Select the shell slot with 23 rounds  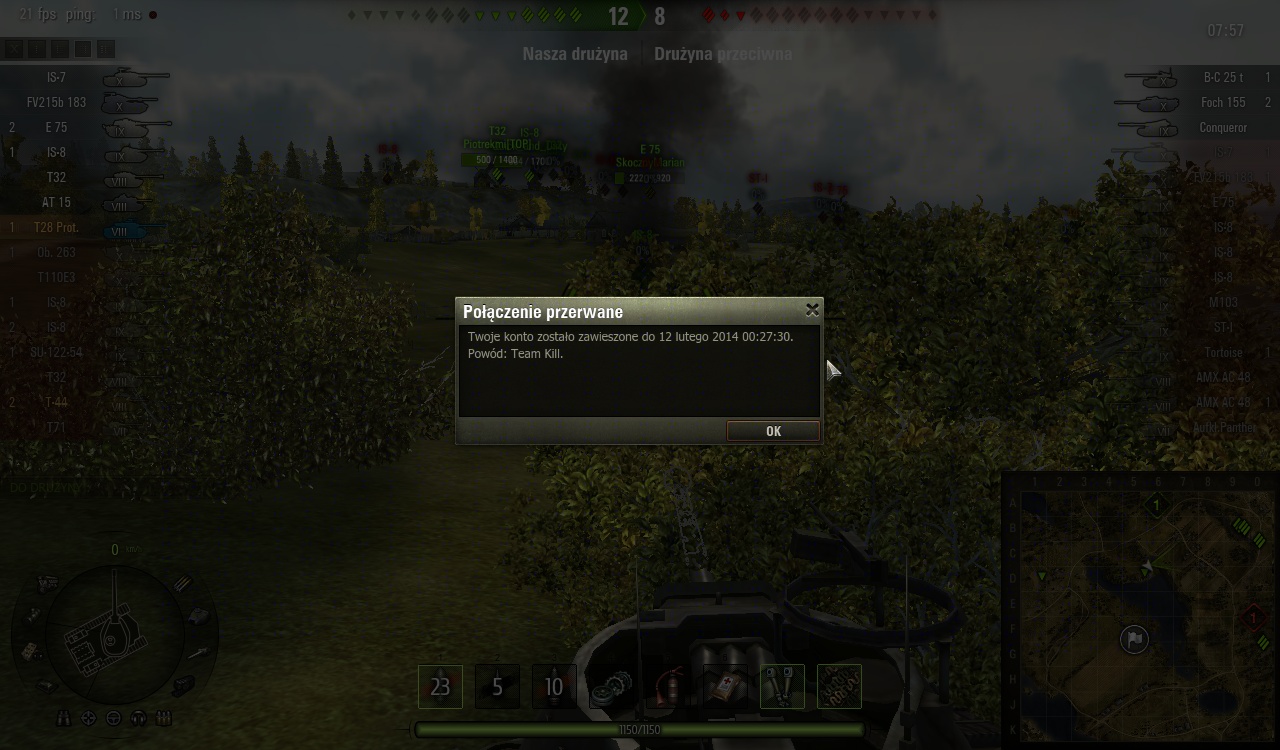point(440,687)
